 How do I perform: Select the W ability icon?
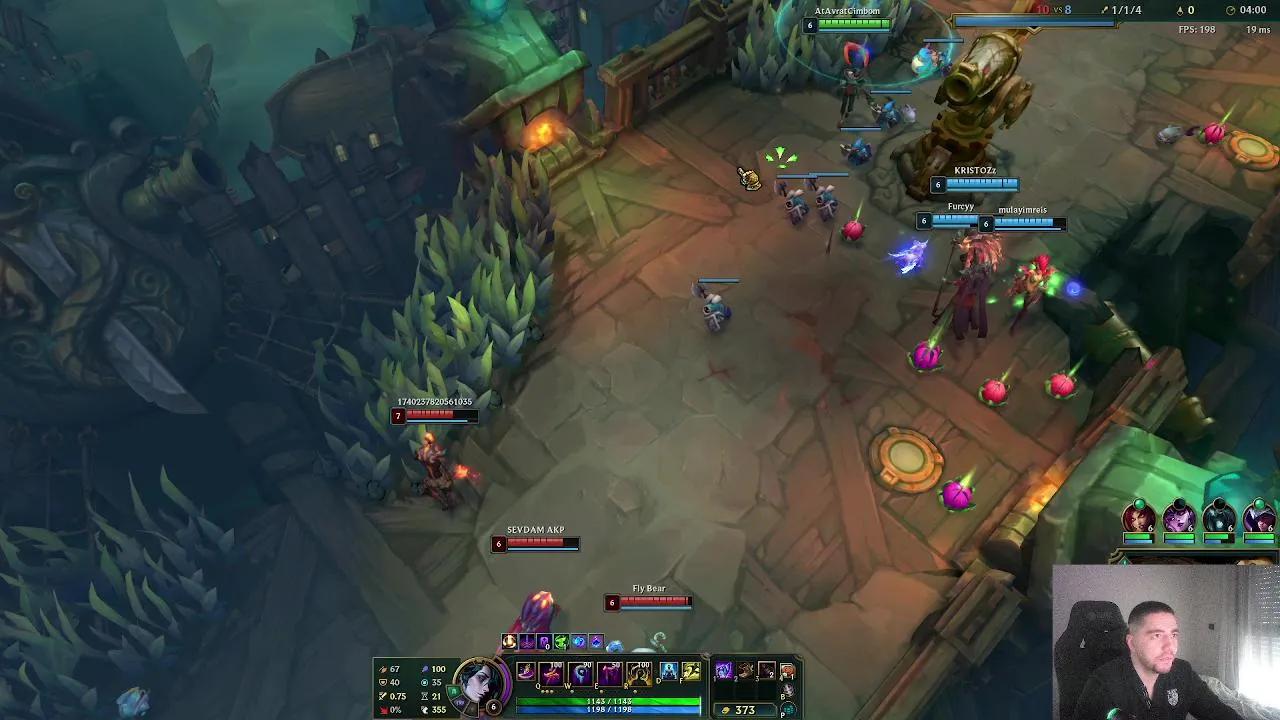(578, 673)
